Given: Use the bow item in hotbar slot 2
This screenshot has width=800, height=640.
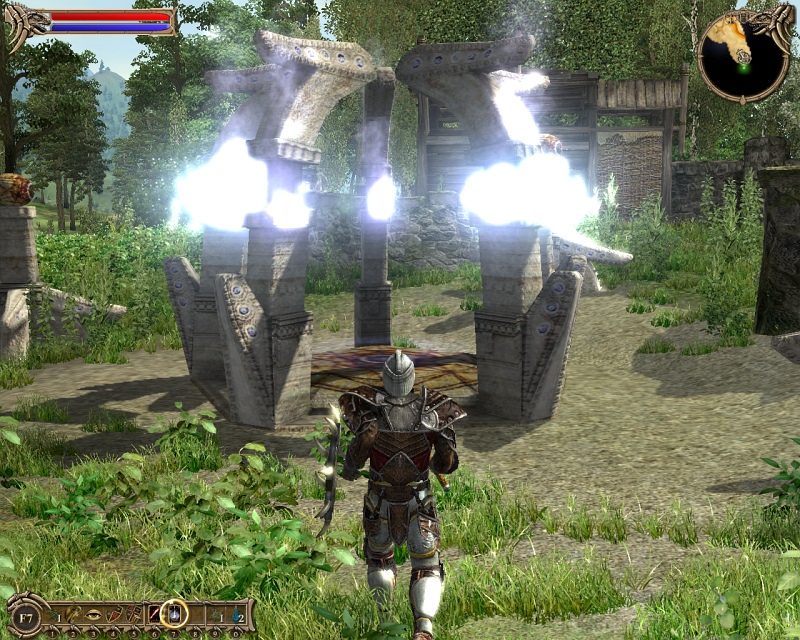Looking at the screenshot, I should click(72, 614).
